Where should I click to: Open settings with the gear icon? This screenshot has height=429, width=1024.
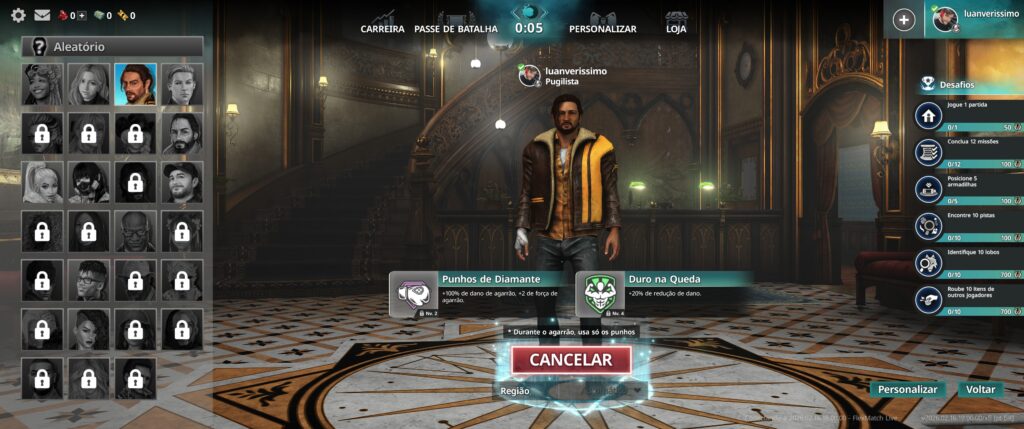[x=18, y=15]
